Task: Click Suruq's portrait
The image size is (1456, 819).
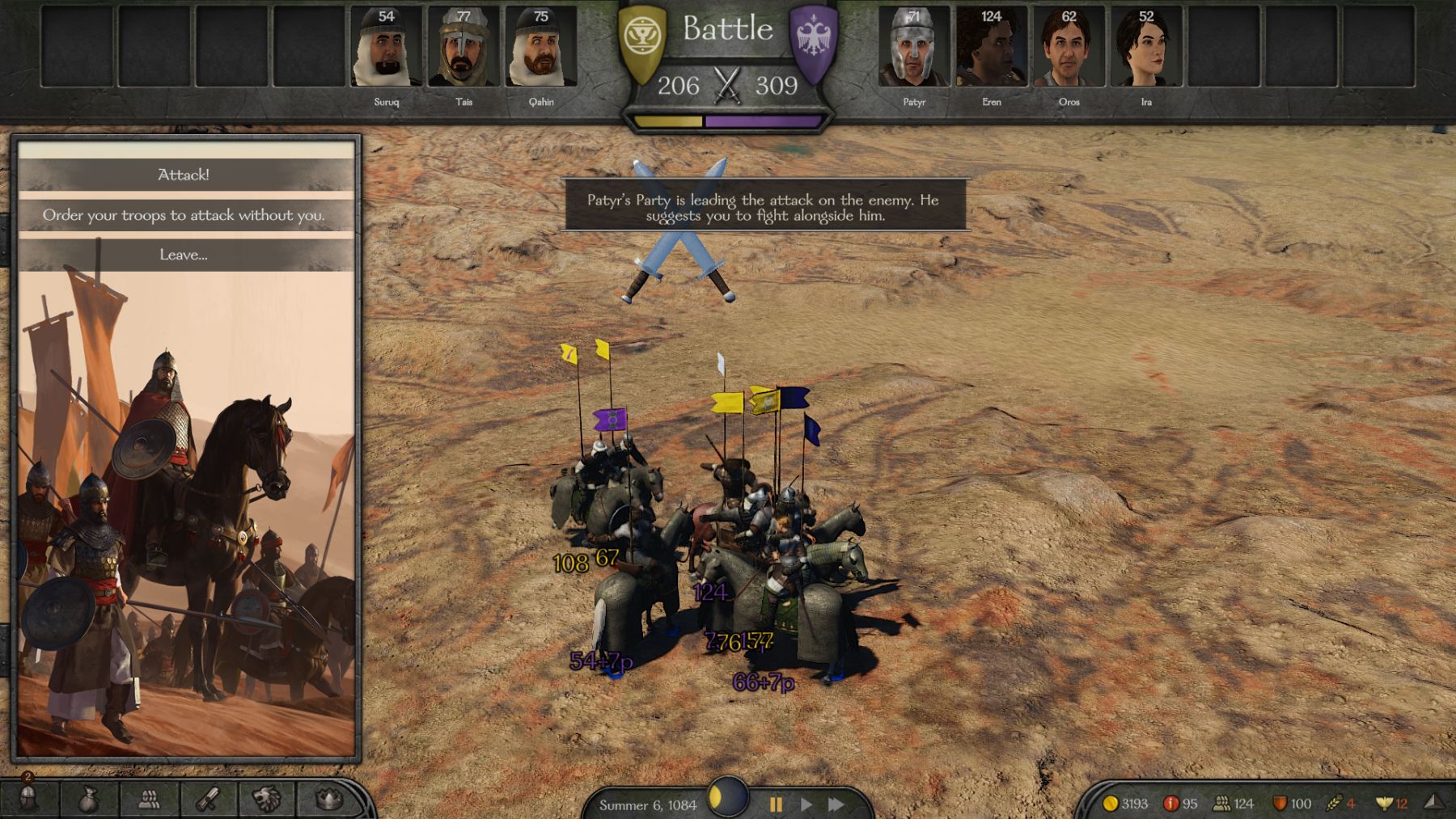Action: click(x=386, y=49)
